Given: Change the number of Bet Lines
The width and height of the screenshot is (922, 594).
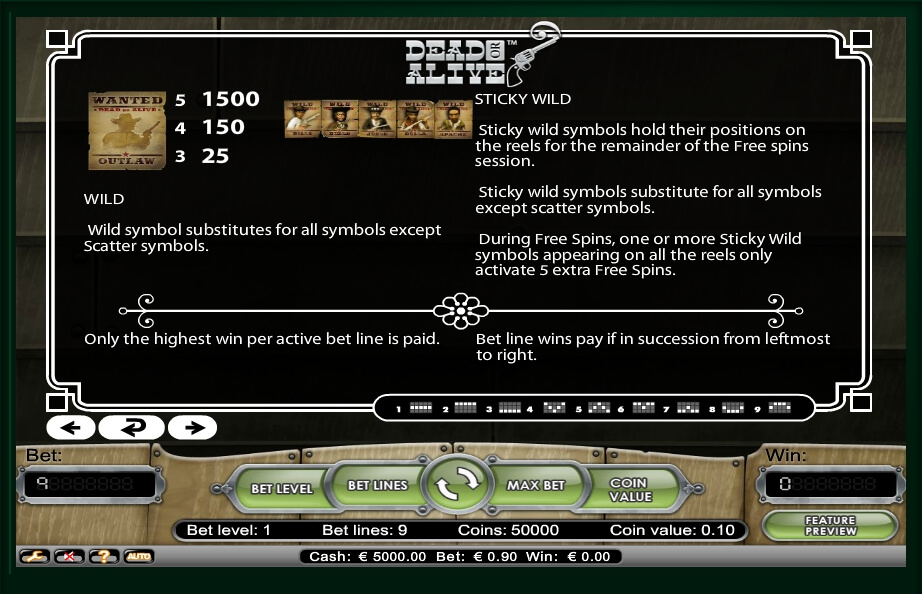Looking at the screenshot, I should tap(377, 486).
